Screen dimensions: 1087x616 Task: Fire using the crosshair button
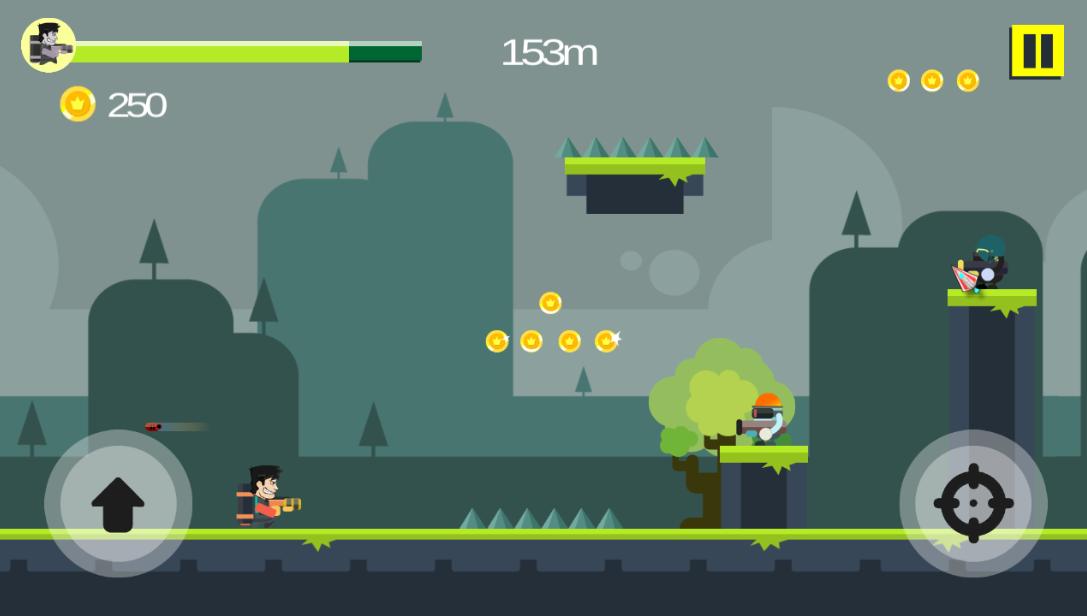click(973, 503)
